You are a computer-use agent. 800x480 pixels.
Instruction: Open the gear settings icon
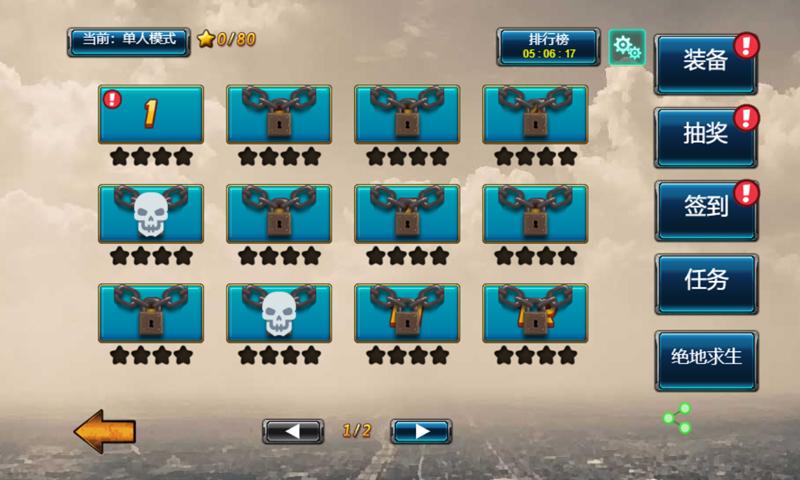coord(626,46)
